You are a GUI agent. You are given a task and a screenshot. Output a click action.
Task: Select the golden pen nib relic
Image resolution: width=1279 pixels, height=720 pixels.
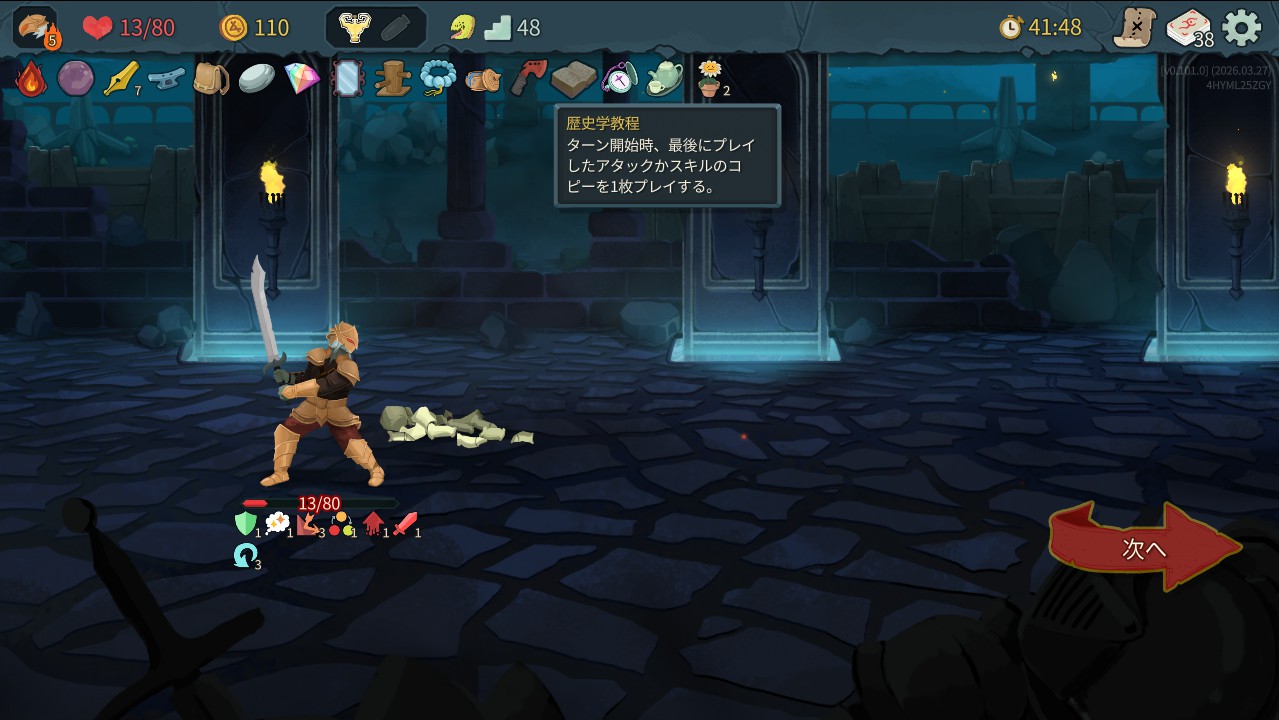[121, 78]
